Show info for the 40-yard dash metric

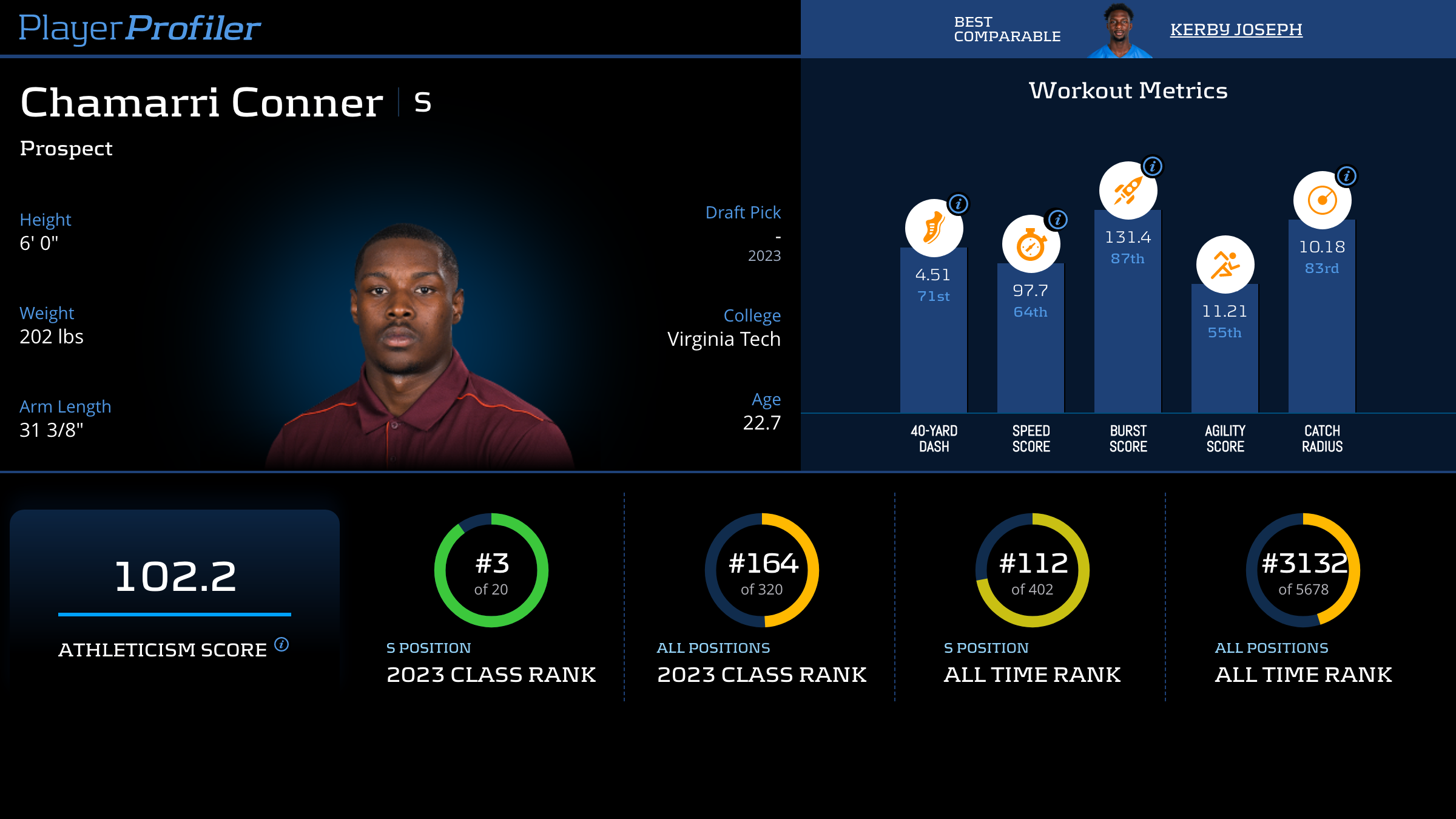[x=959, y=204]
